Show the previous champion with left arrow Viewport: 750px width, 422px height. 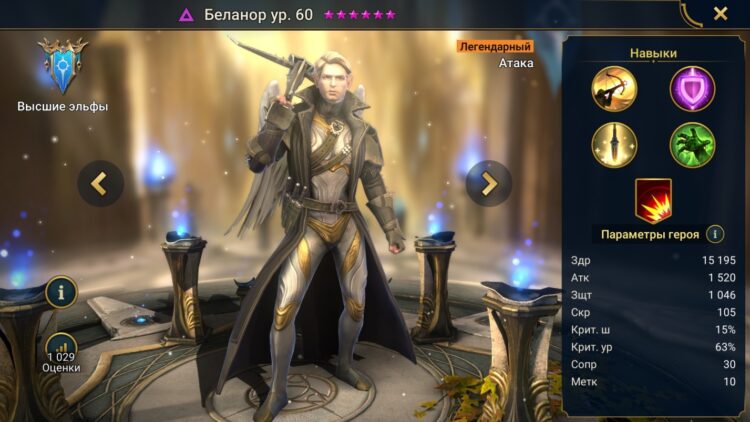[101, 183]
